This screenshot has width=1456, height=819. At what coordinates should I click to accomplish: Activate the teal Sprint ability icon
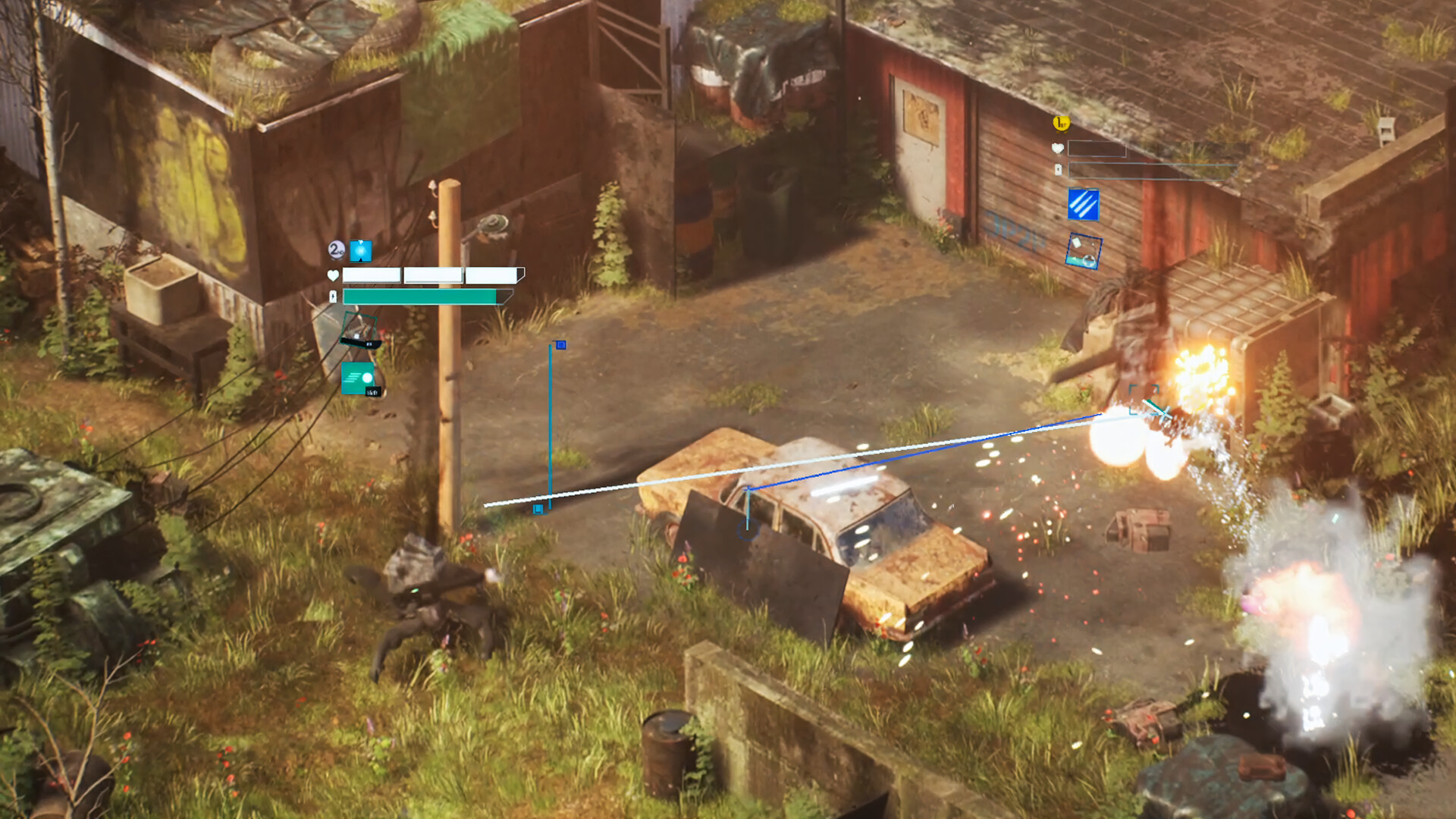358,379
